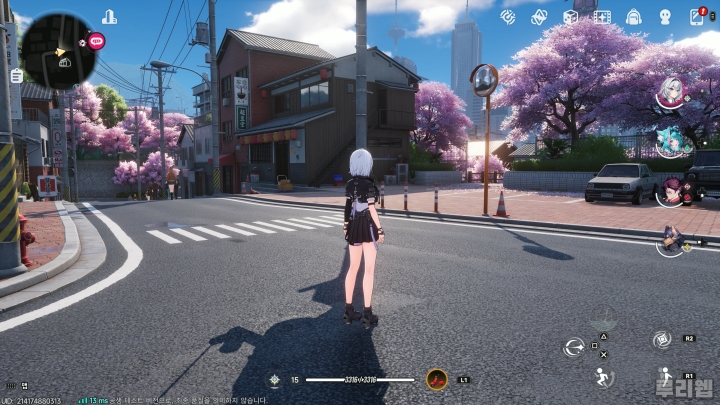Open the phone with red notification

tap(697, 17)
